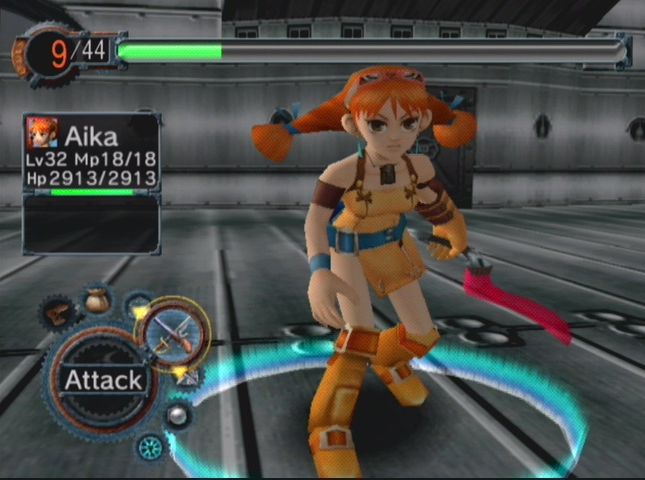Select the crossed swords Attack command
Viewport: 645px width, 480px height.
point(176,334)
